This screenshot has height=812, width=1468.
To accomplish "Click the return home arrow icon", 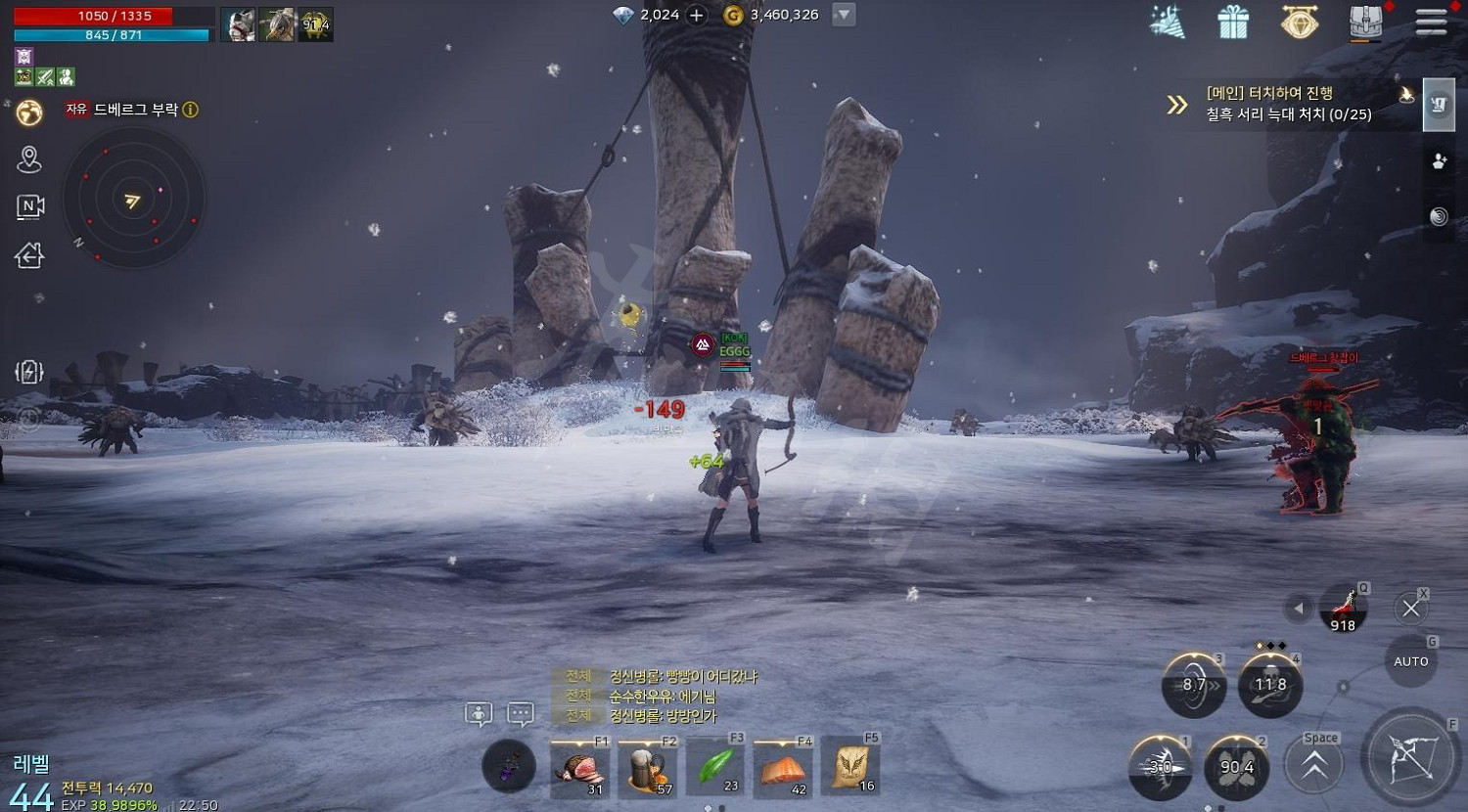I will pyautogui.click(x=29, y=256).
